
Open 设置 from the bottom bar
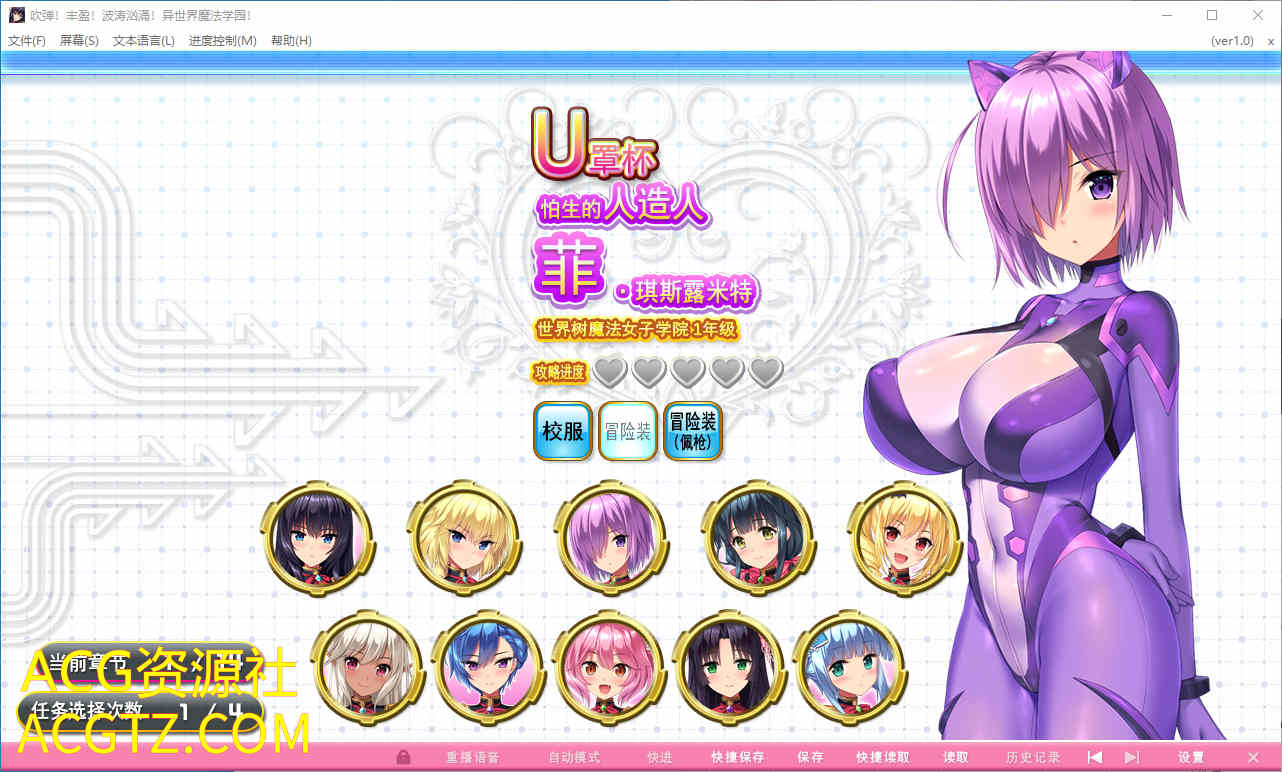1191,757
